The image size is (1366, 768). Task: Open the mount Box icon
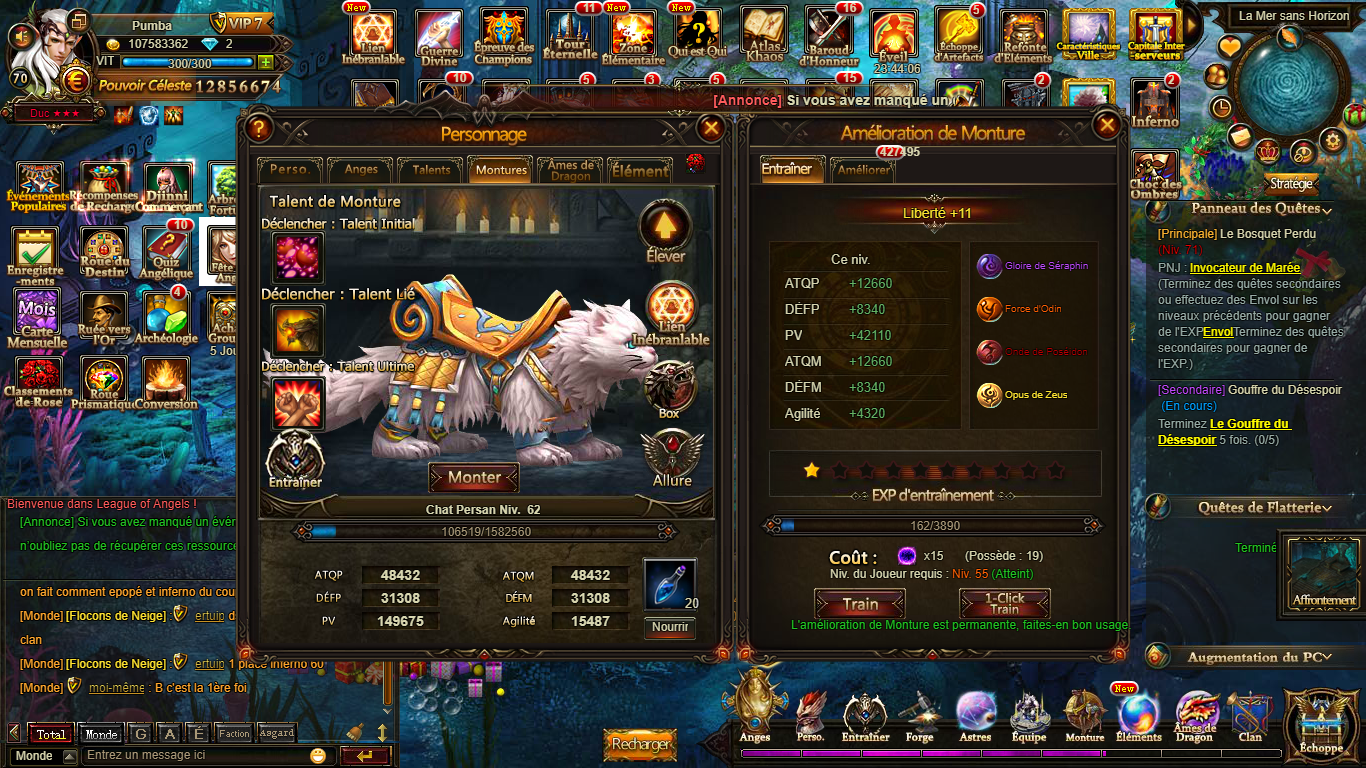point(669,388)
